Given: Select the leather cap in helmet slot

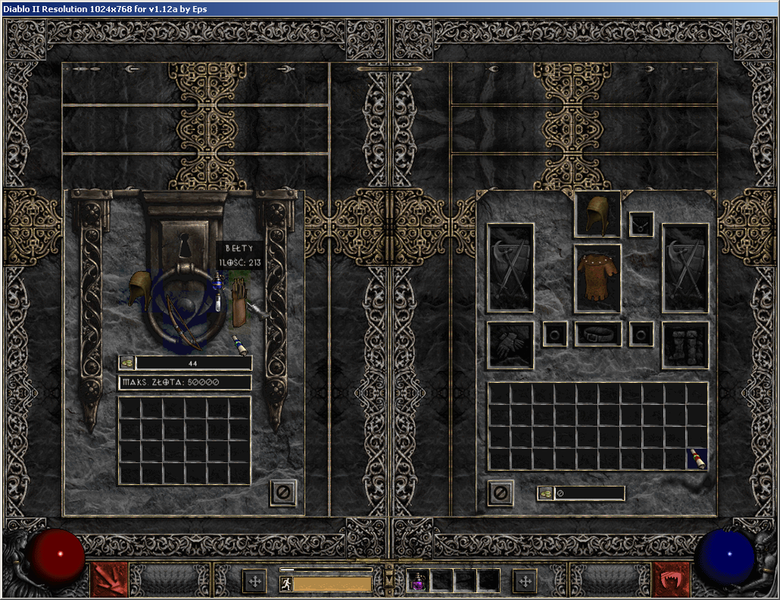Looking at the screenshot, I should click(597, 214).
